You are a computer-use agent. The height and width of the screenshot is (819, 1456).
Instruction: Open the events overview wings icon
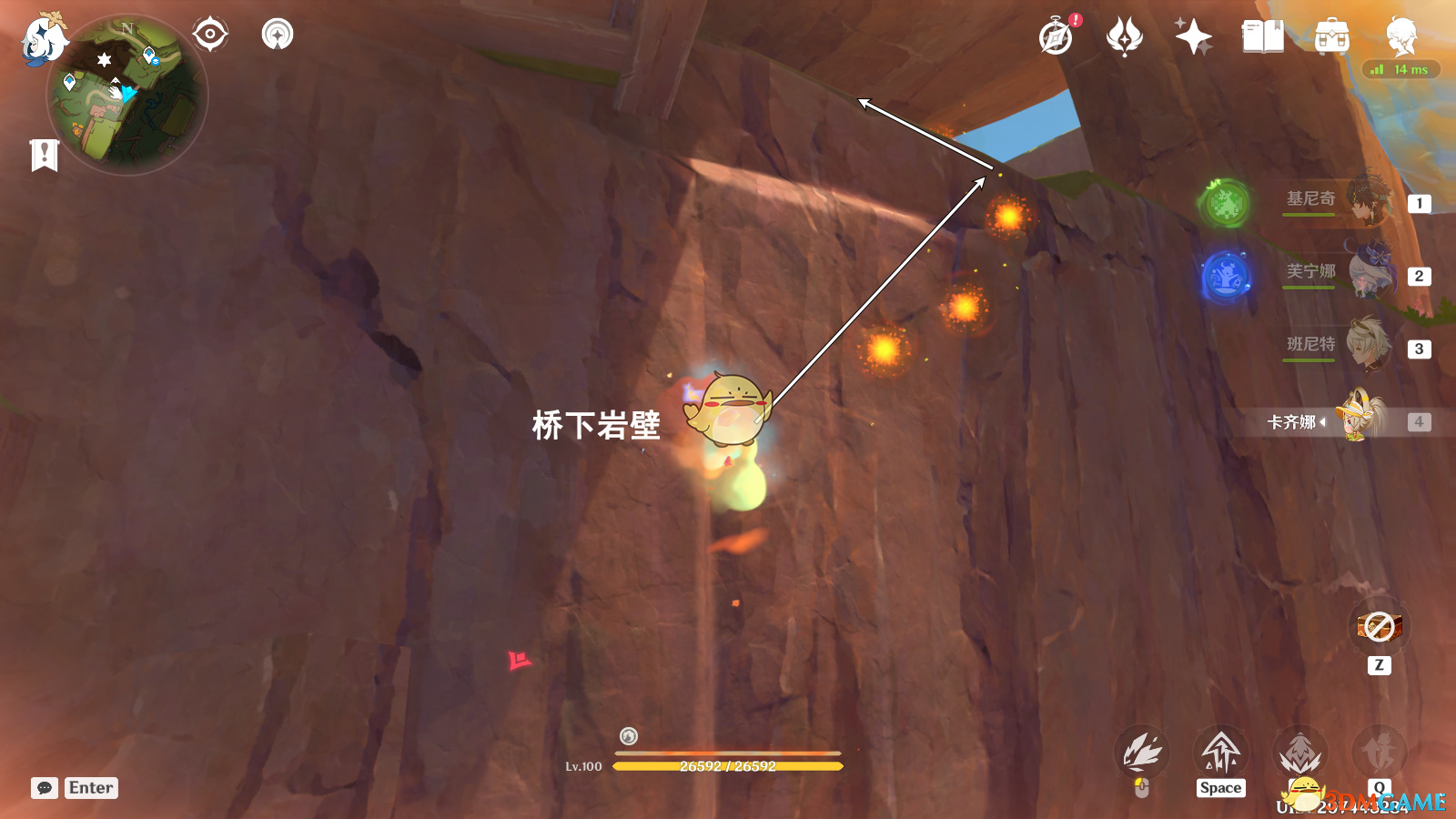click(x=1125, y=36)
